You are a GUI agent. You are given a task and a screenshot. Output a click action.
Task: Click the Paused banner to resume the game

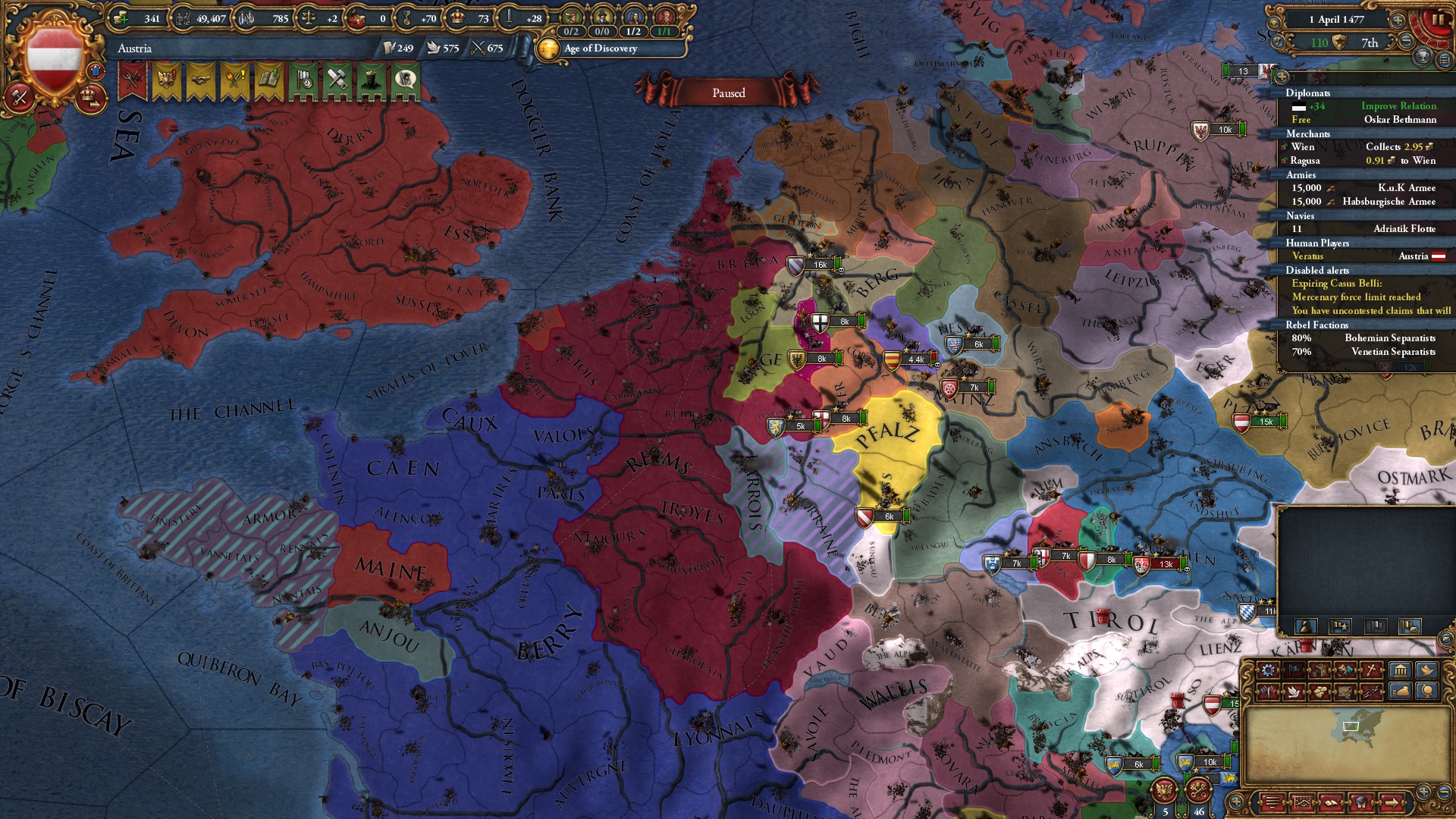pyautogui.click(x=728, y=93)
